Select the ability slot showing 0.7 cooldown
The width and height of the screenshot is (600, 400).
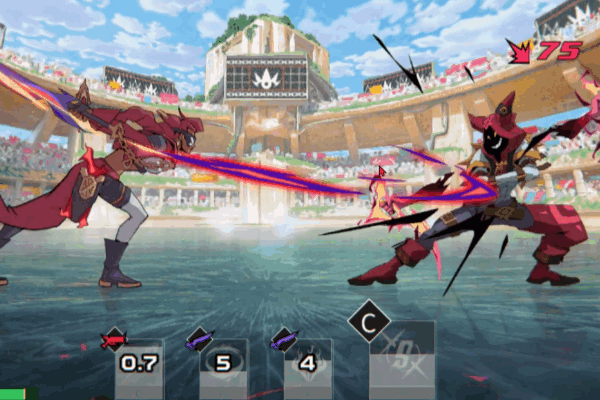click(138, 364)
